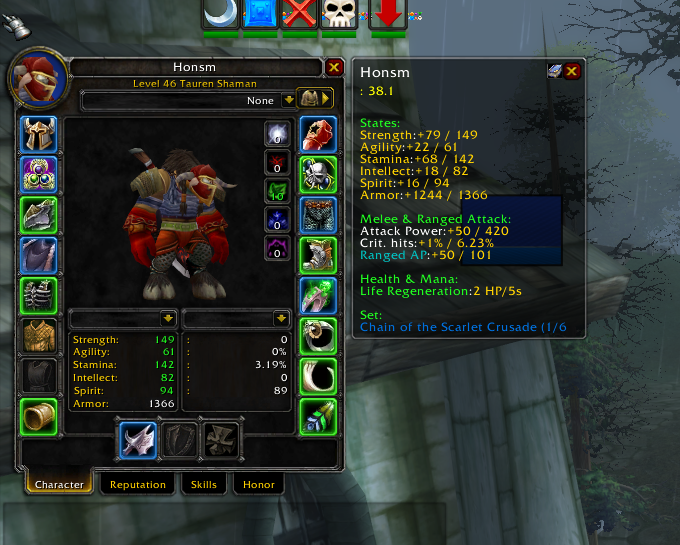Viewport: 680px width, 545px height.
Task: Open the right stats category dropdown
Action: click(x=281, y=318)
